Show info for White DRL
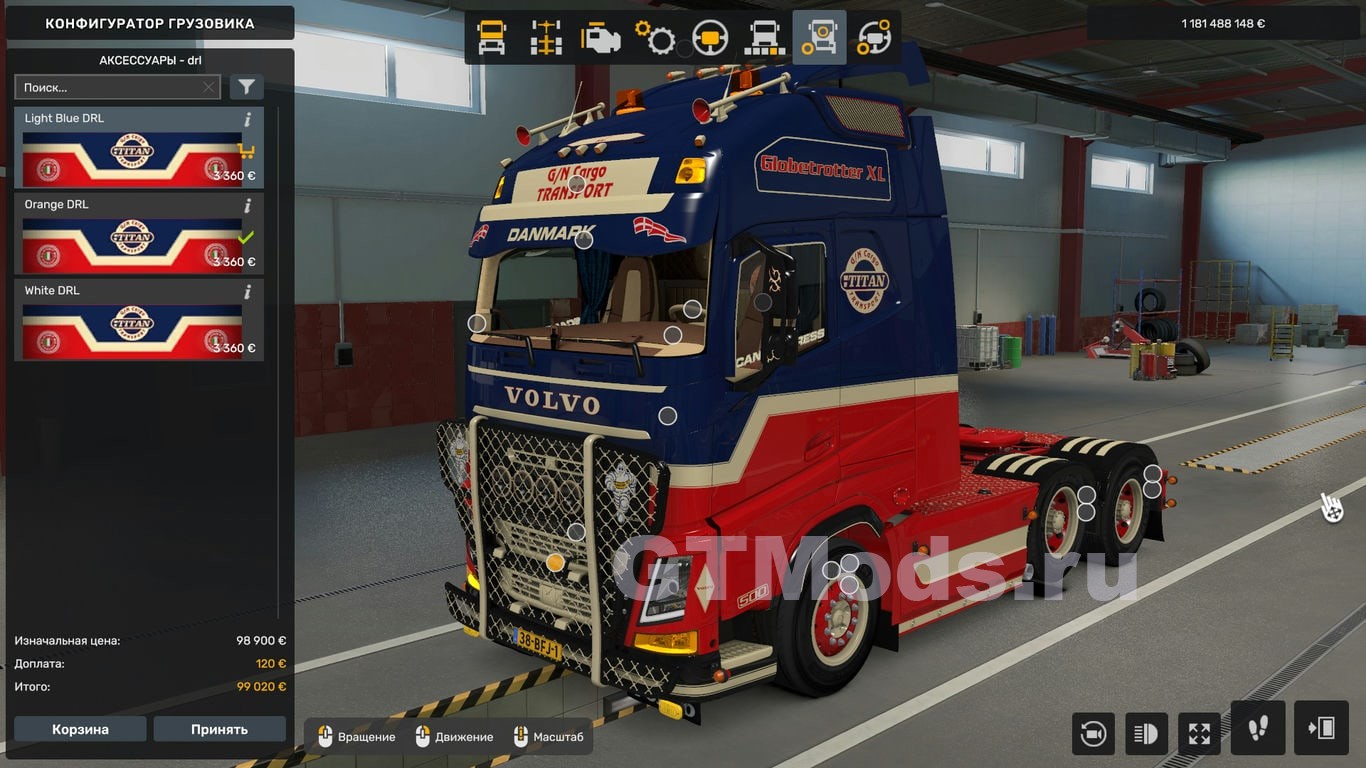1366x768 pixels. tap(248, 292)
